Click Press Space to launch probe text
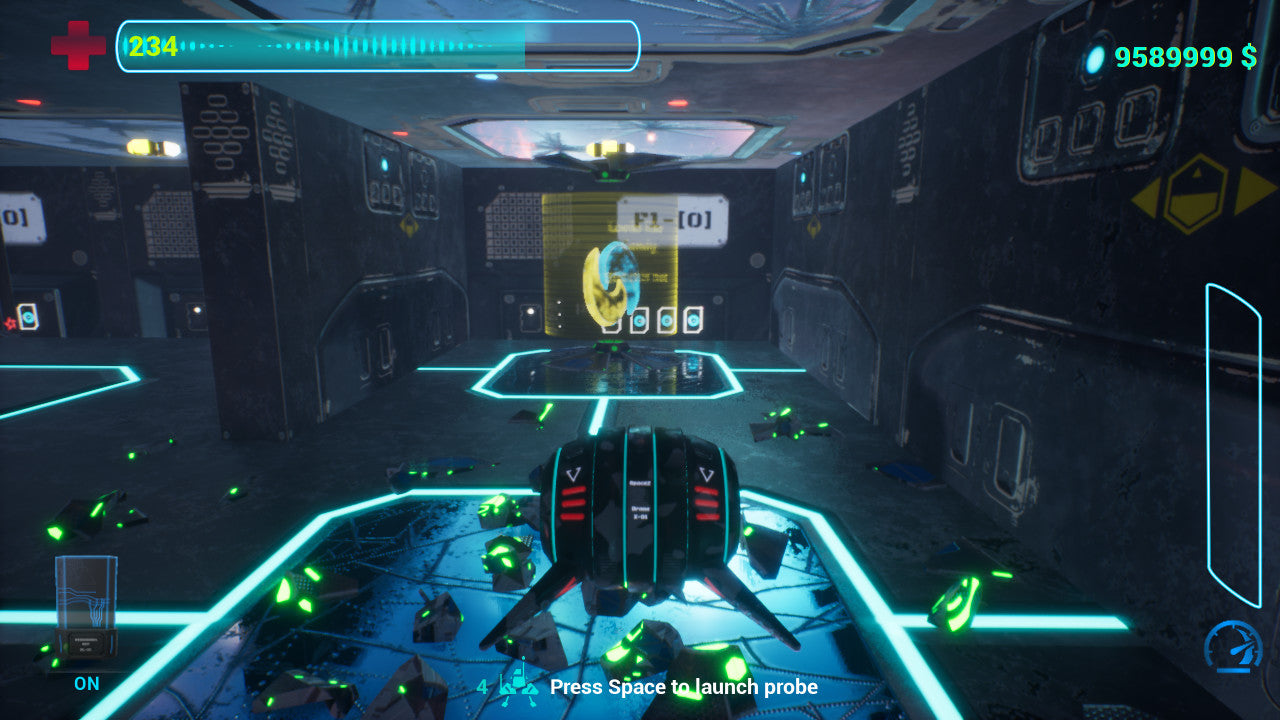 685,688
